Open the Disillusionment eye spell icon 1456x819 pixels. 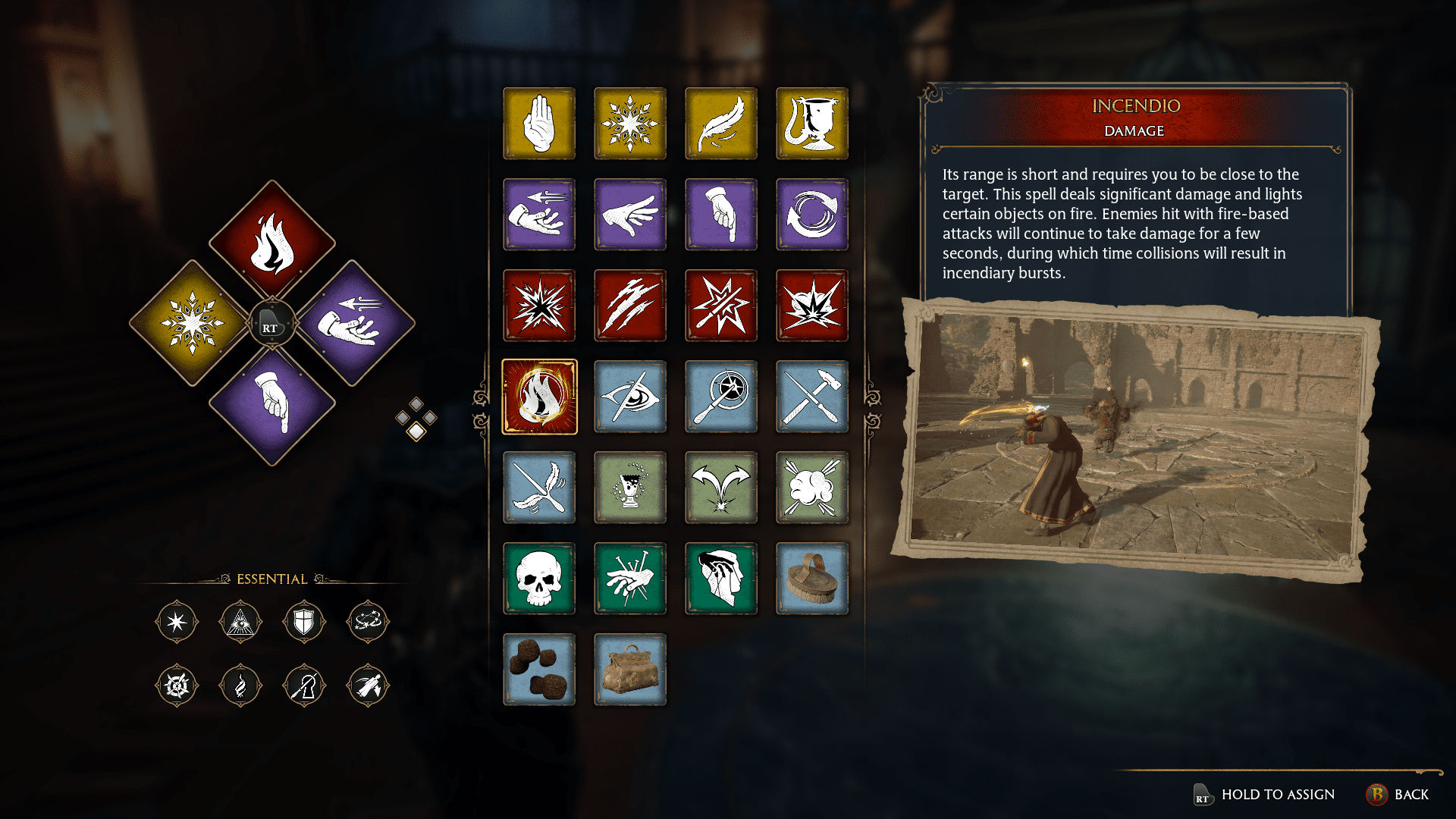(630, 397)
